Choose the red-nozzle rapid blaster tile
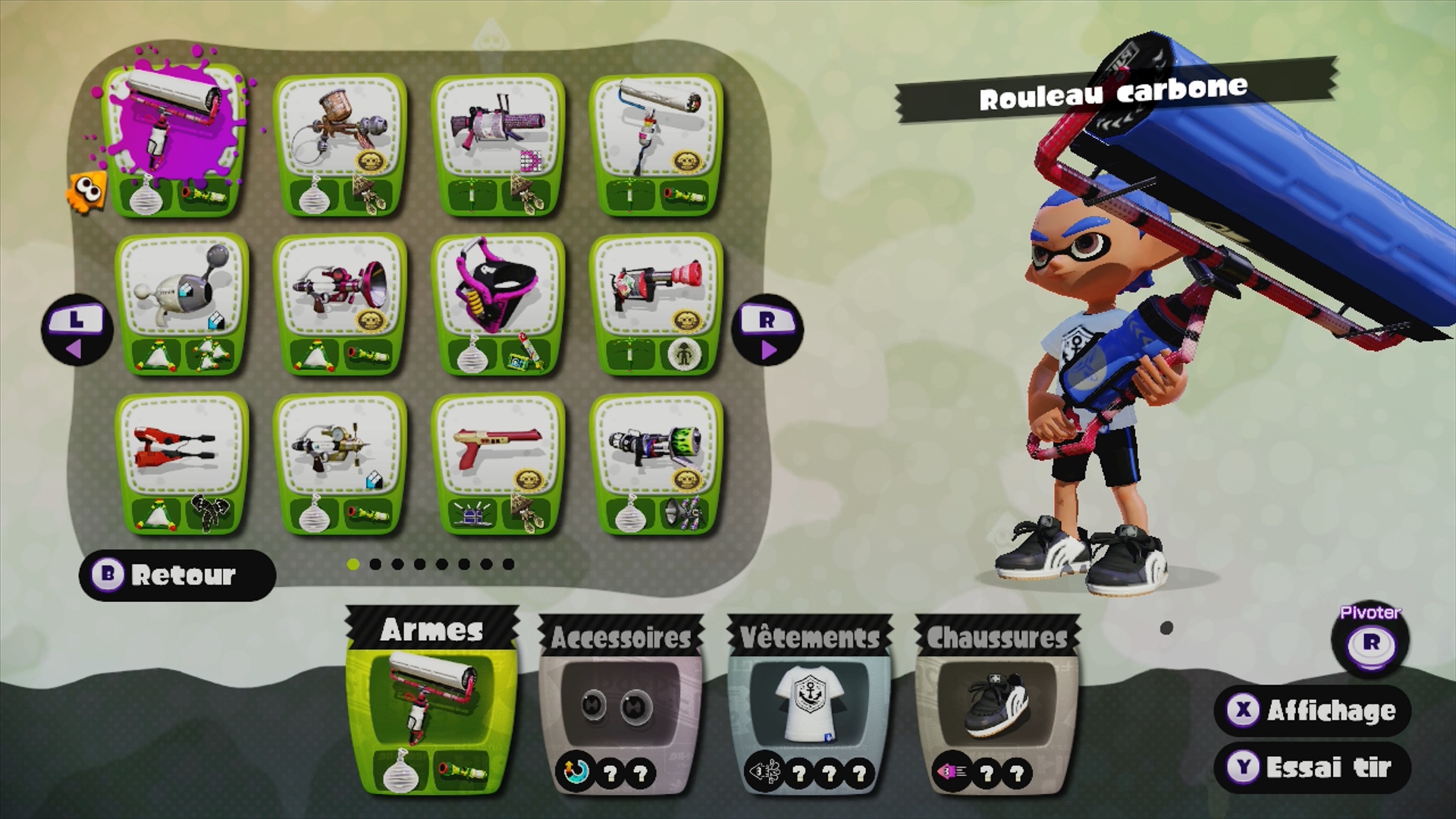The image size is (1456, 819). [x=656, y=303]
